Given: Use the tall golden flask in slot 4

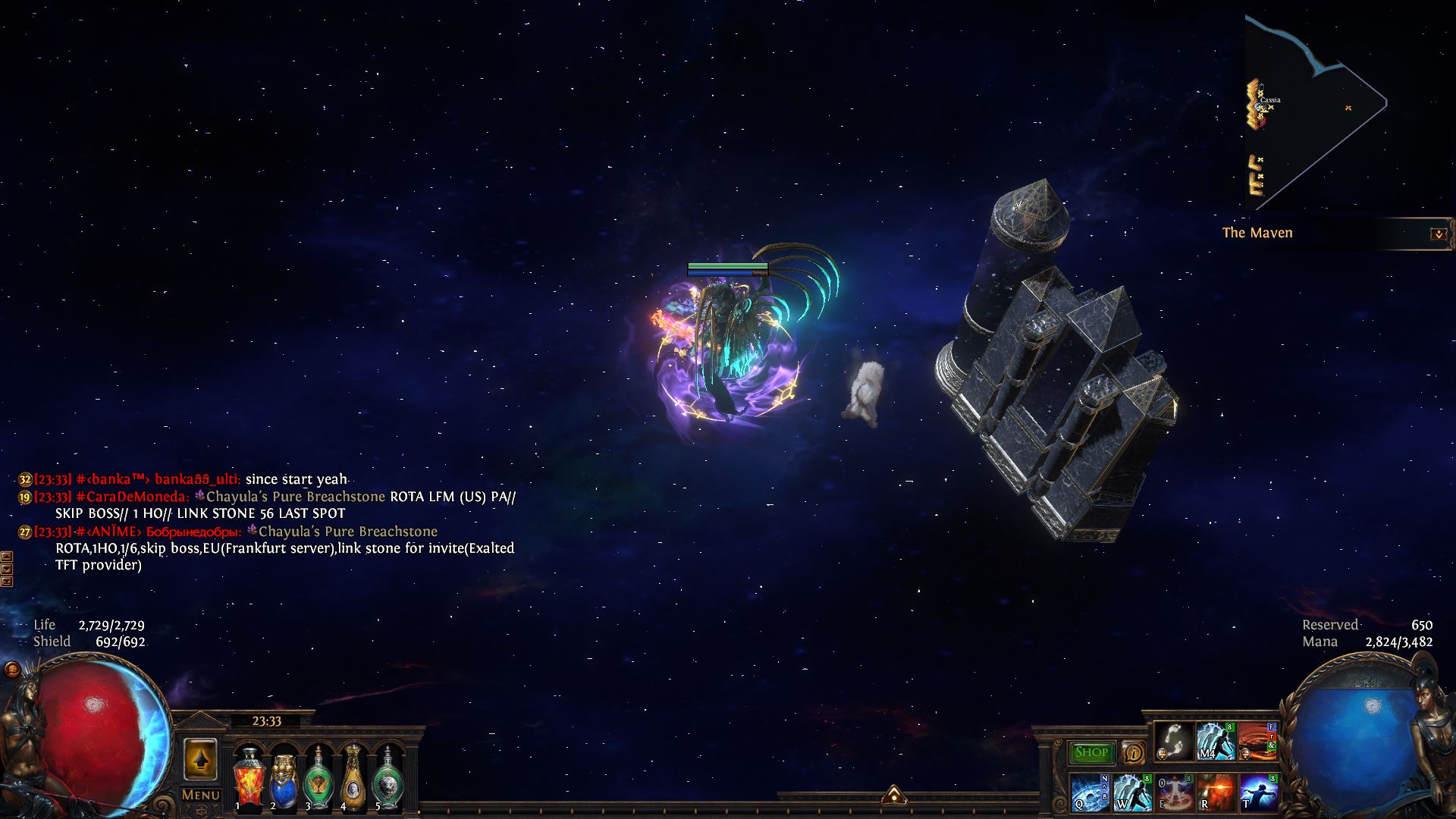Looking at the screenshot, I should (353, 777).
